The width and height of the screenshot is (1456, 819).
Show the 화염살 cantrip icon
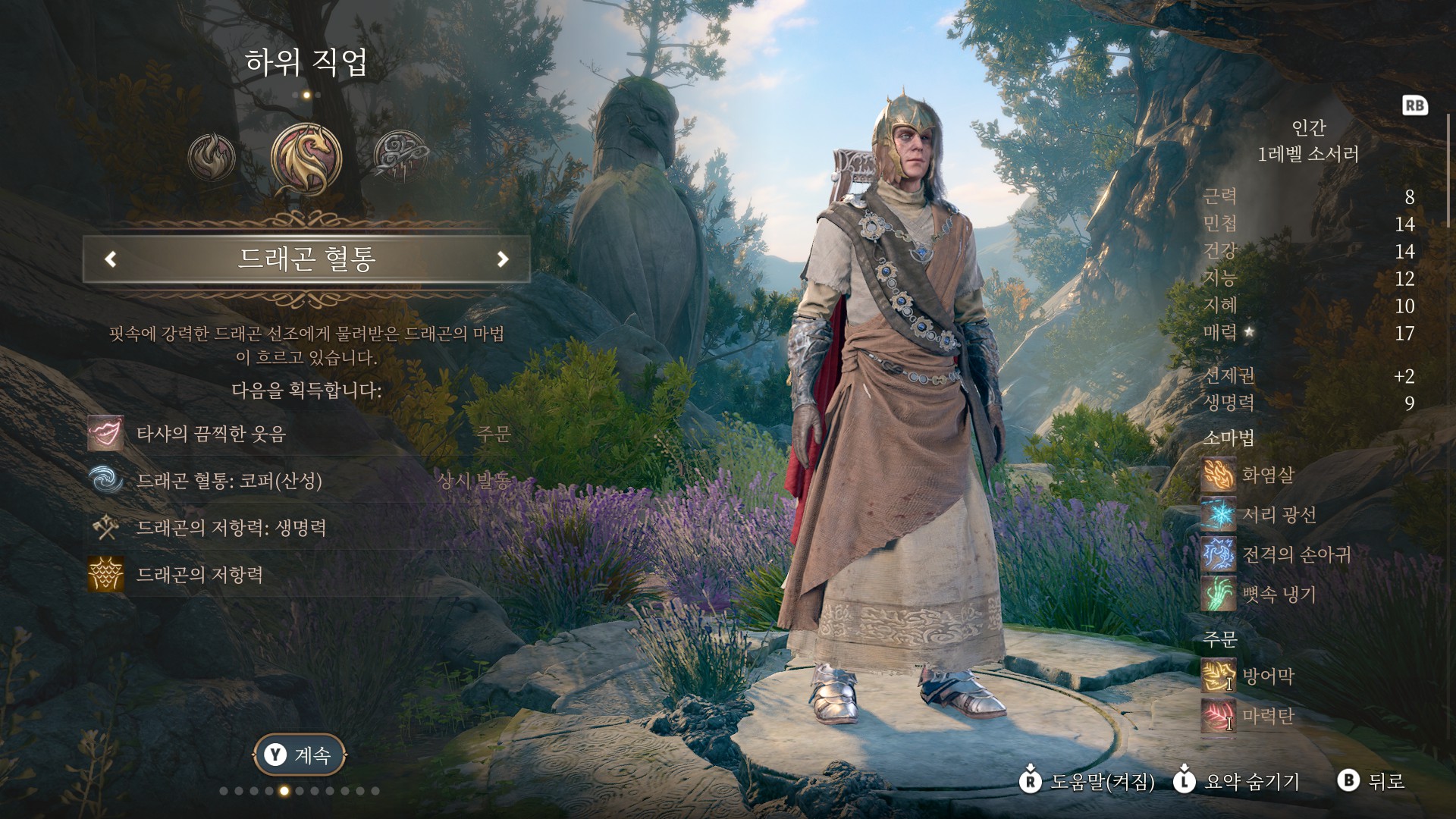[x=1218, y=475]
